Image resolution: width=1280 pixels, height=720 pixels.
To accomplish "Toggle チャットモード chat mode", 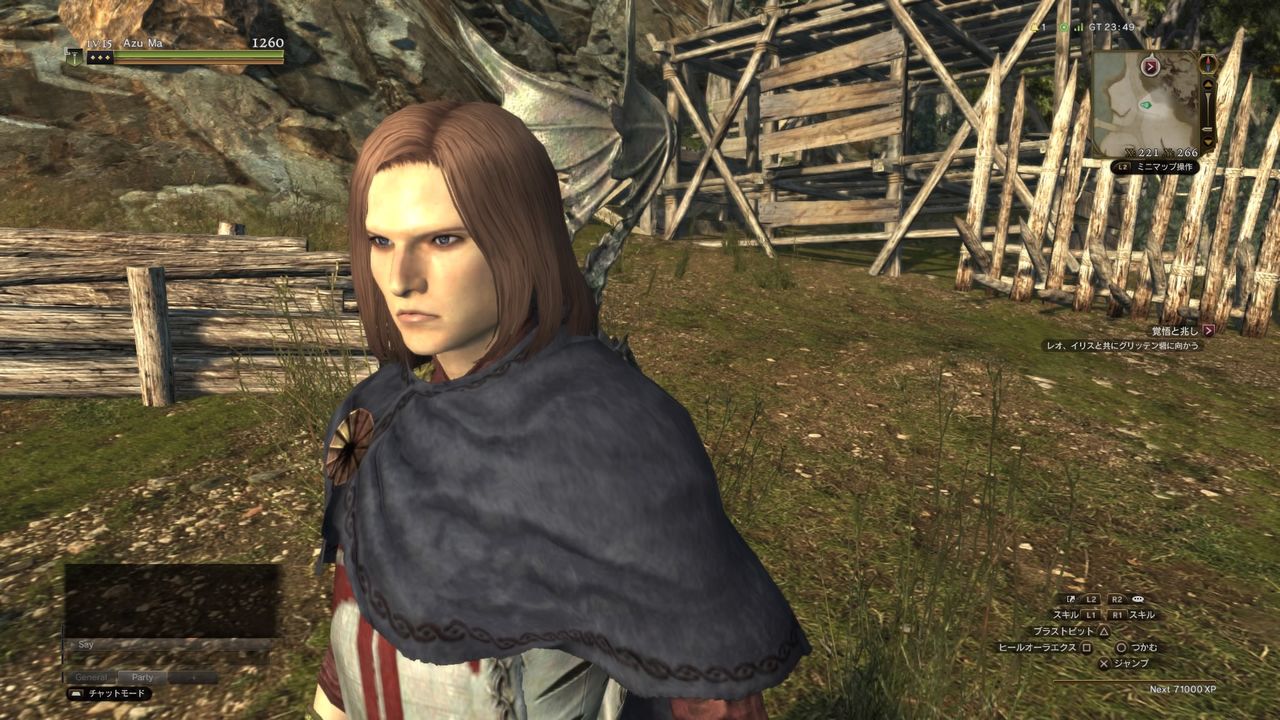I will 116,692.
